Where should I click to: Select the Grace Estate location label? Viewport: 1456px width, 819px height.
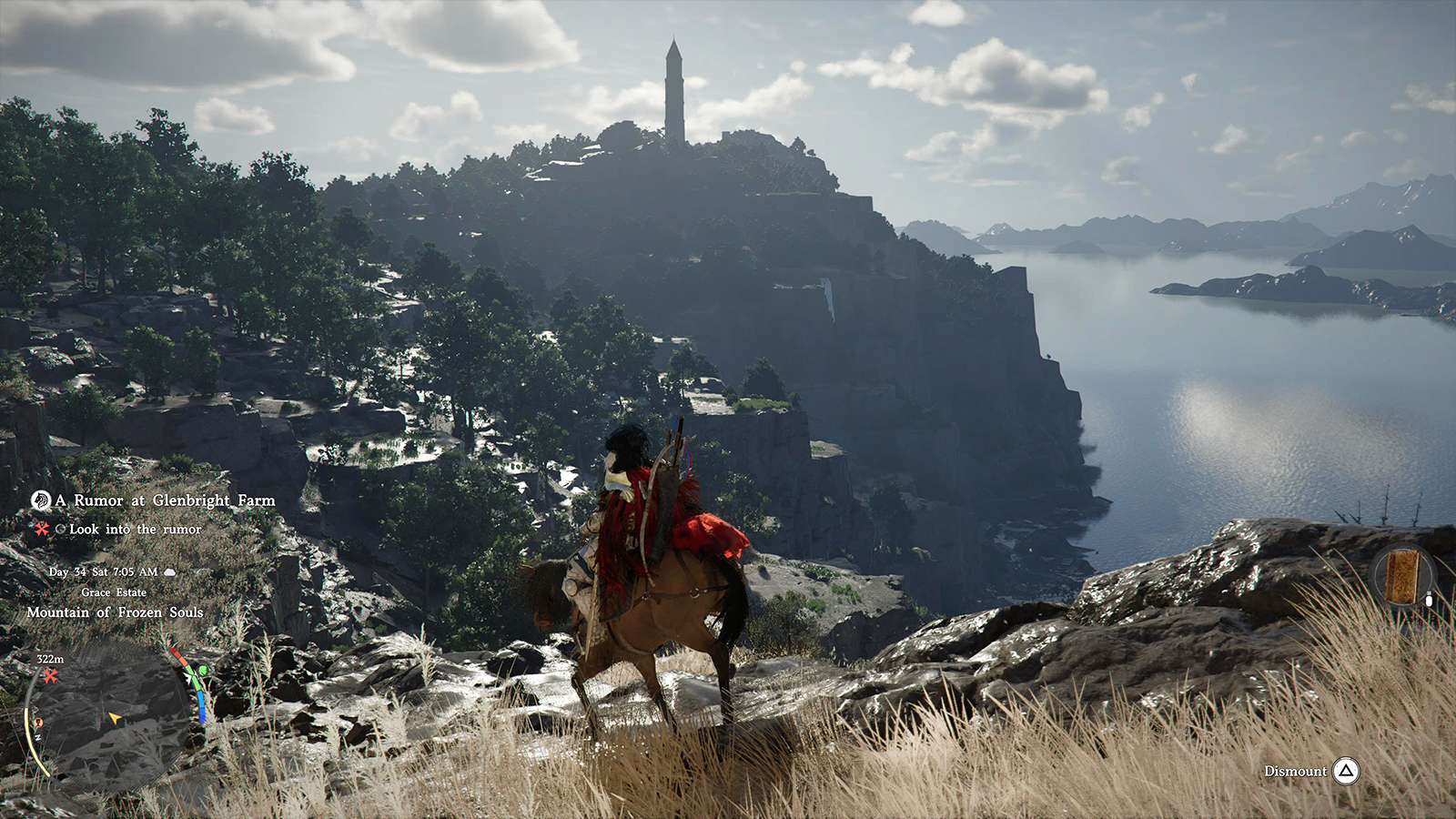point(114,592)
